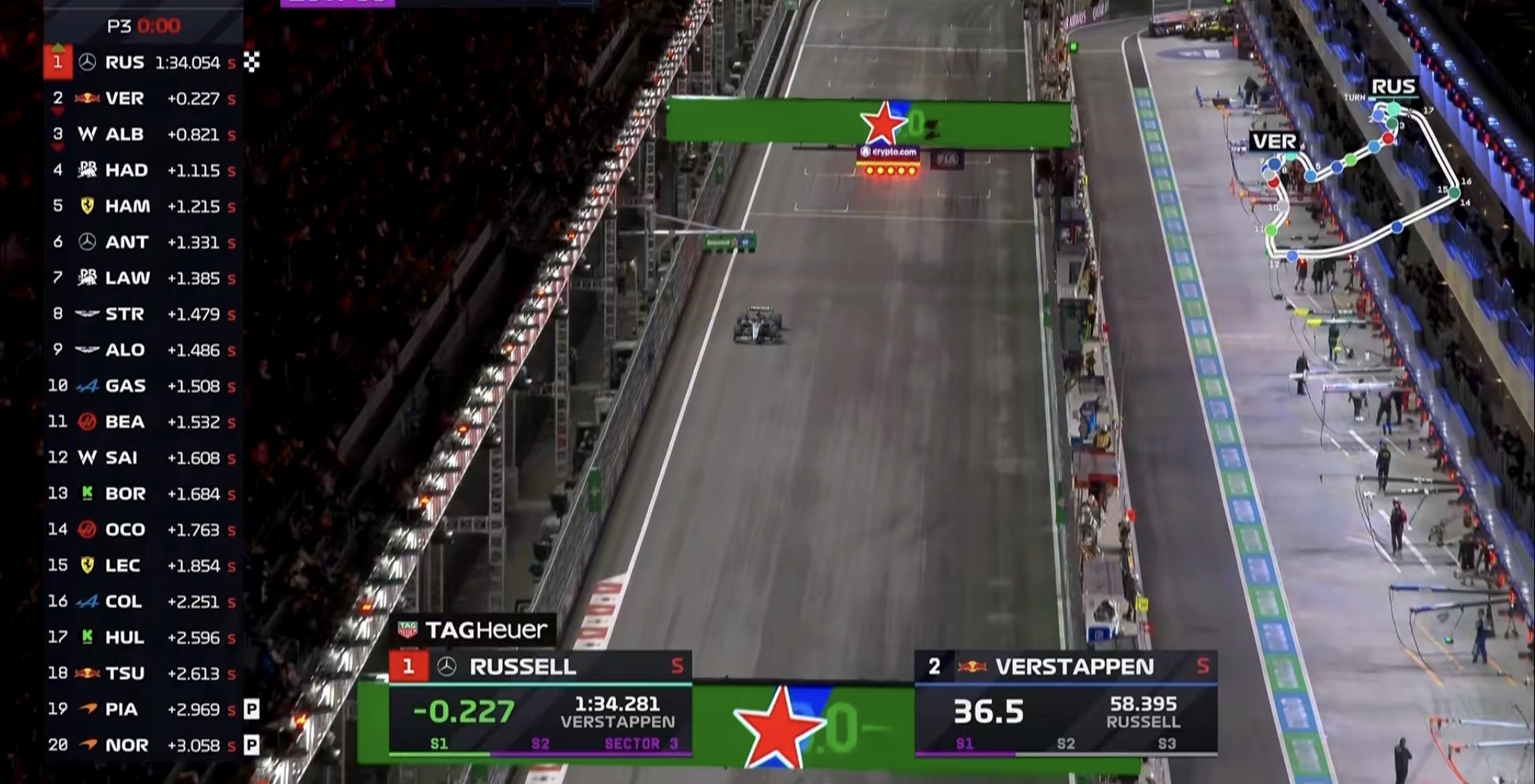Choose ALB in the standings list

[143, 134]
